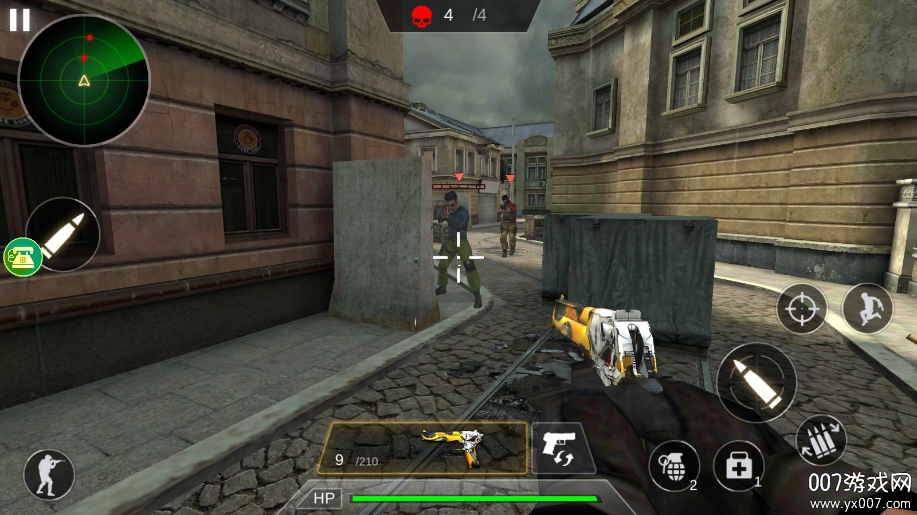This screenshot has height=515, width=917.
Task: Tap the green radar minimap
Action: (x=84, y=81)
